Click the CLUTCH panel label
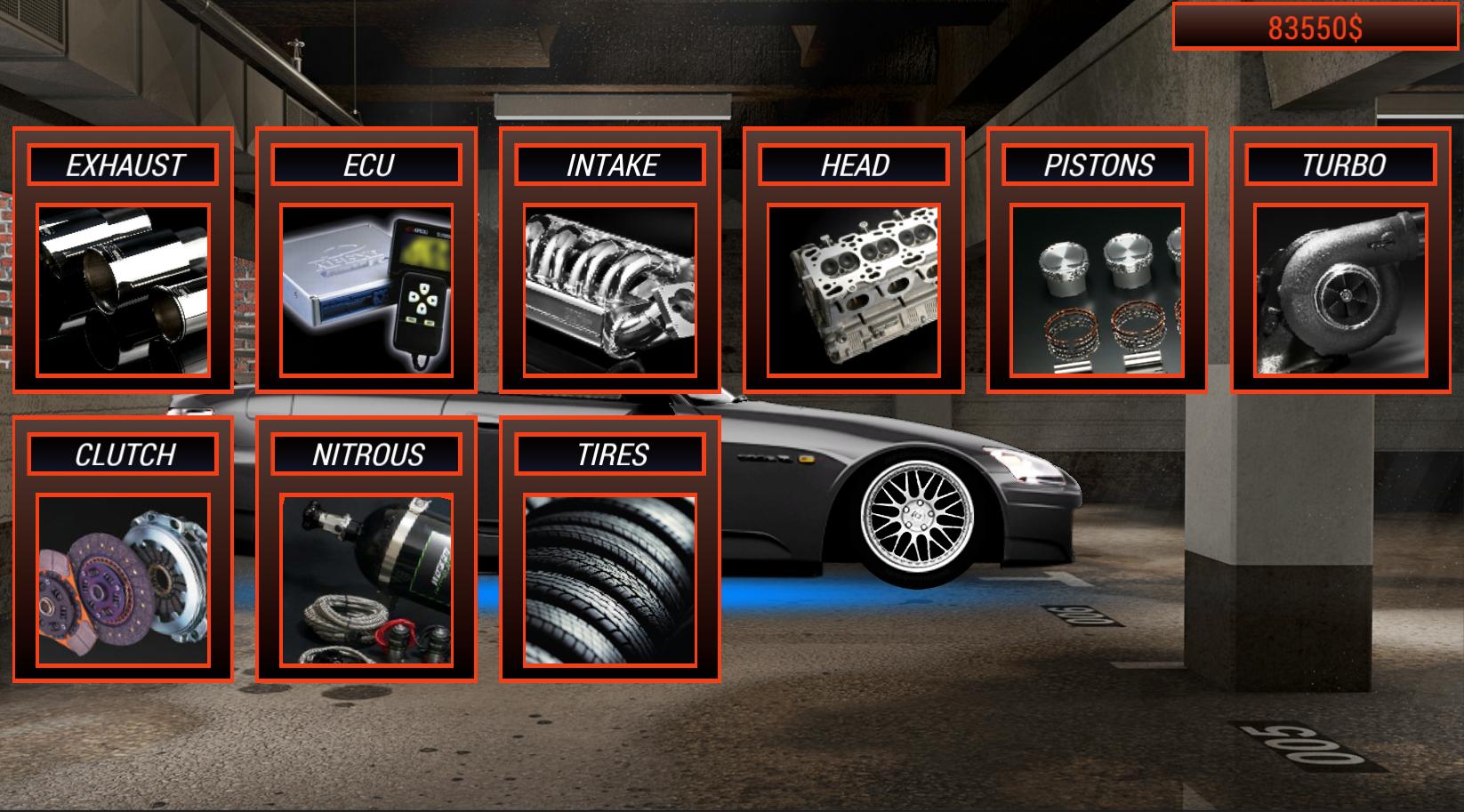The image size is (1464, 812). [x=125, y=453]
